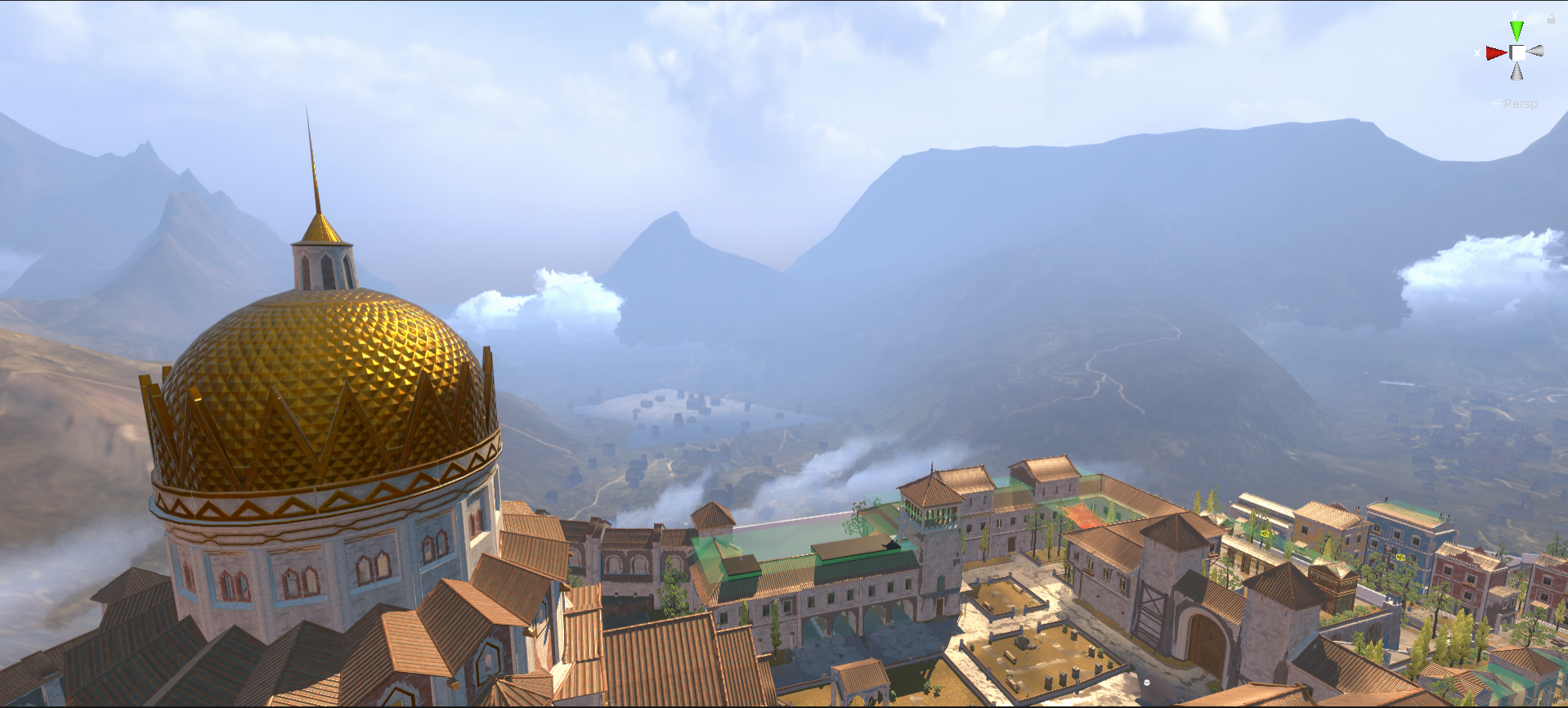Image resolution: width=1568 pixels, height=708 pixels.
Task: Click the gray cone opposite the X axis
Action: 1535,52
